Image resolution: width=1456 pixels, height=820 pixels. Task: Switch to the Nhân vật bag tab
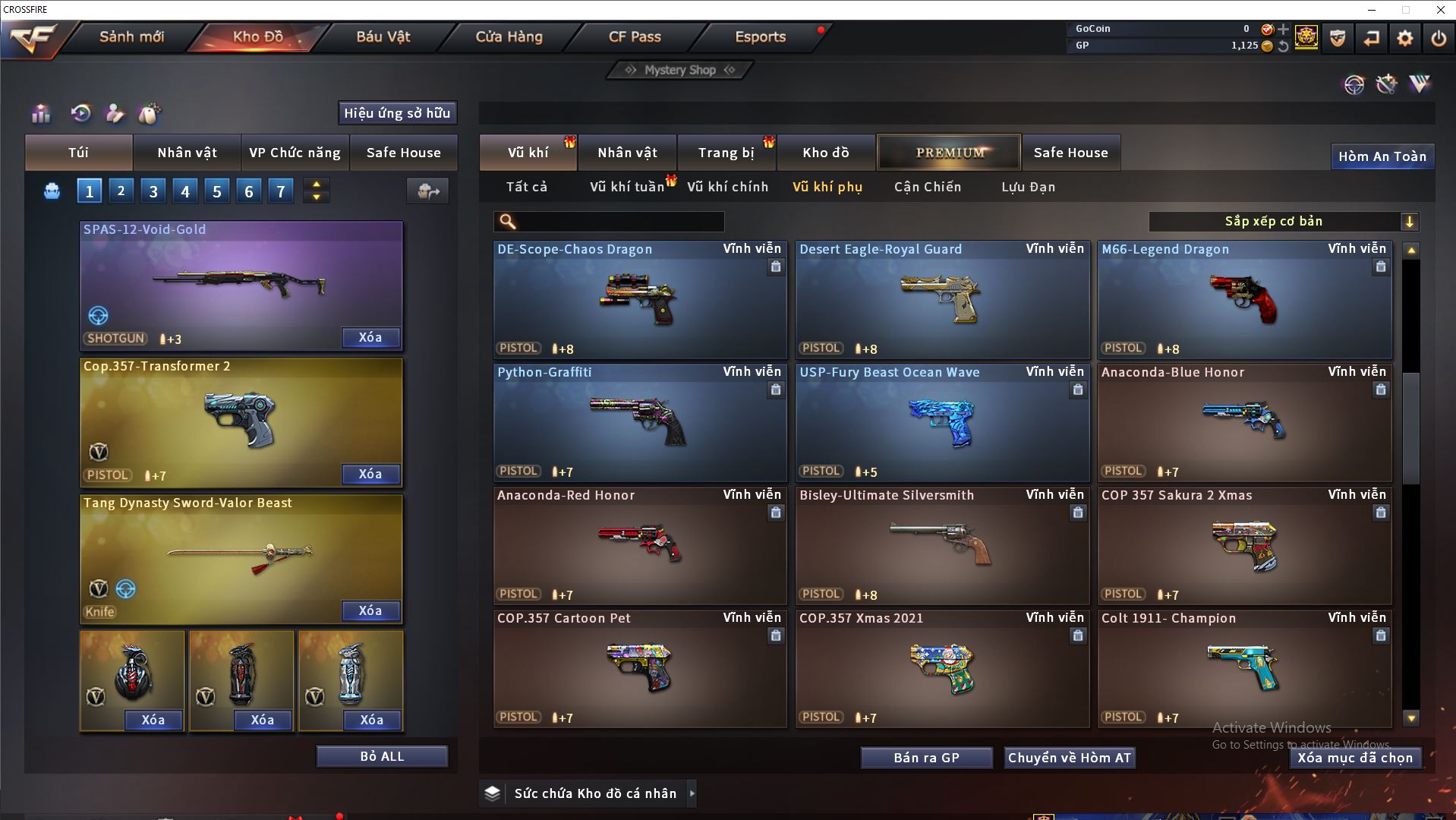coord(187,153)
